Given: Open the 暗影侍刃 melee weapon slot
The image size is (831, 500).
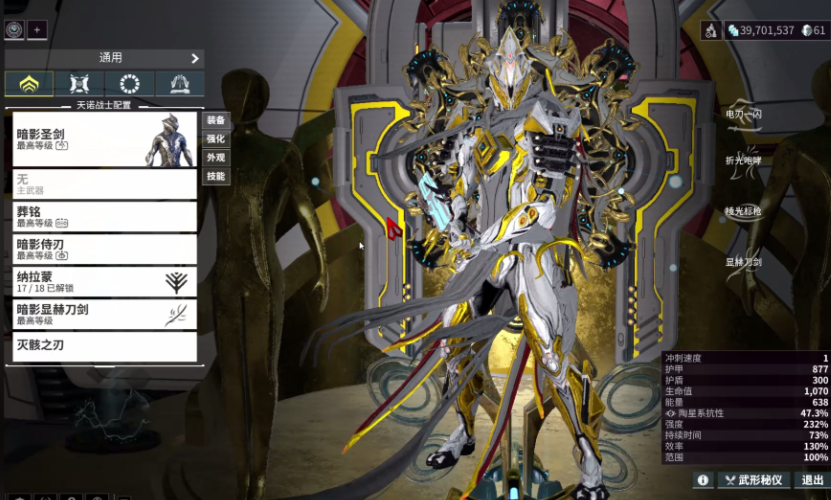Looking at the screenshot, I should click(105, 248).
